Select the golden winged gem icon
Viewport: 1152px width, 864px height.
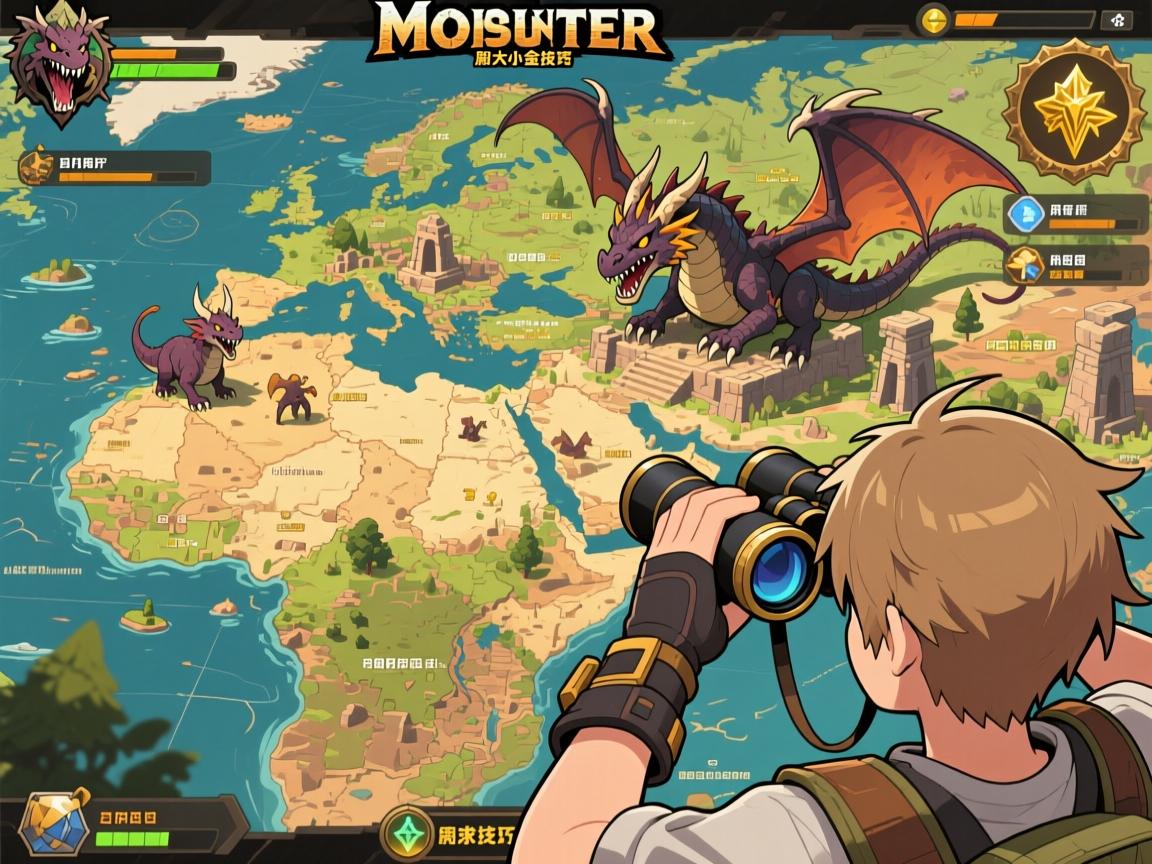[1025, 264]
